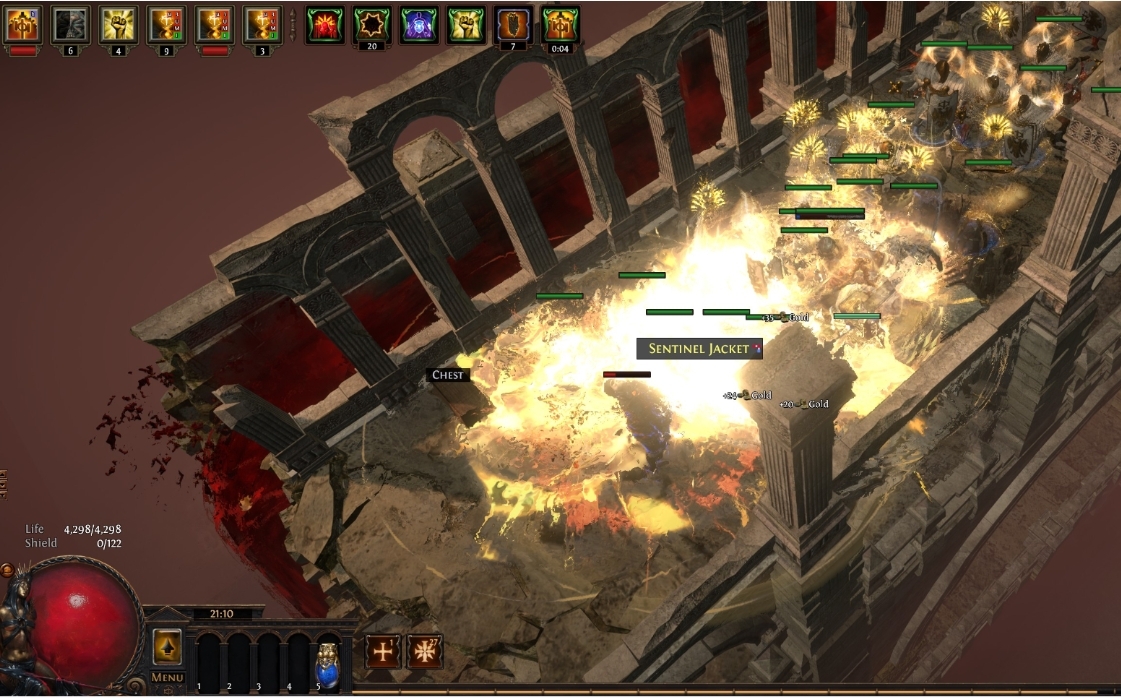This screenshot has width=1121, height=698.
Task: Pick up the Sentinel Jacket item label
Action: click(x=699, y=348)
